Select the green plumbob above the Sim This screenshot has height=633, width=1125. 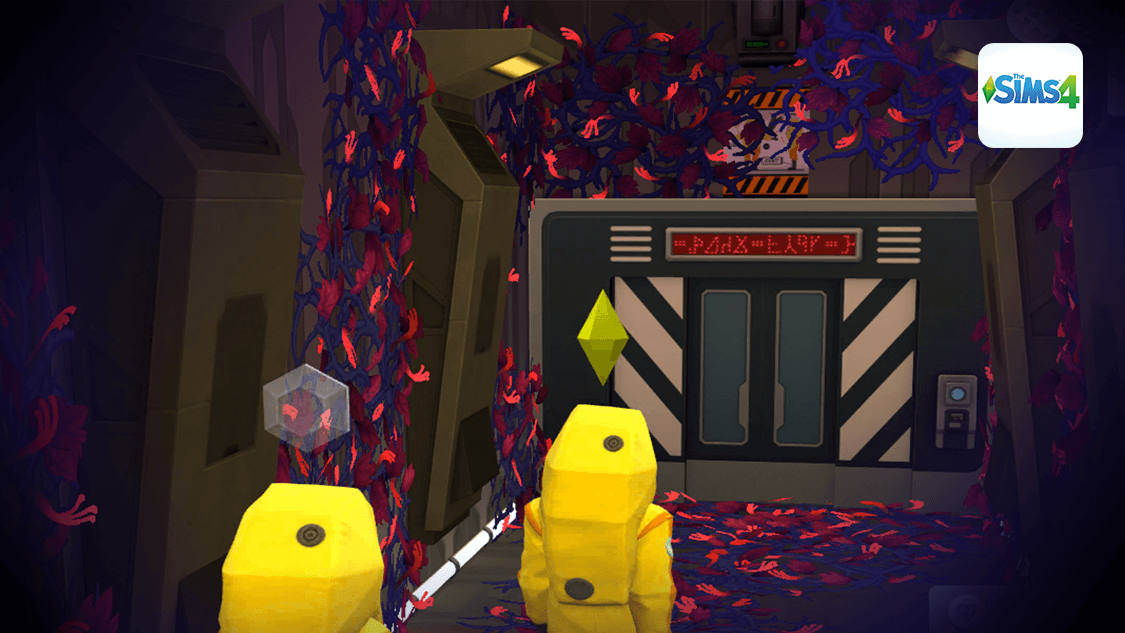coord(602,337)
